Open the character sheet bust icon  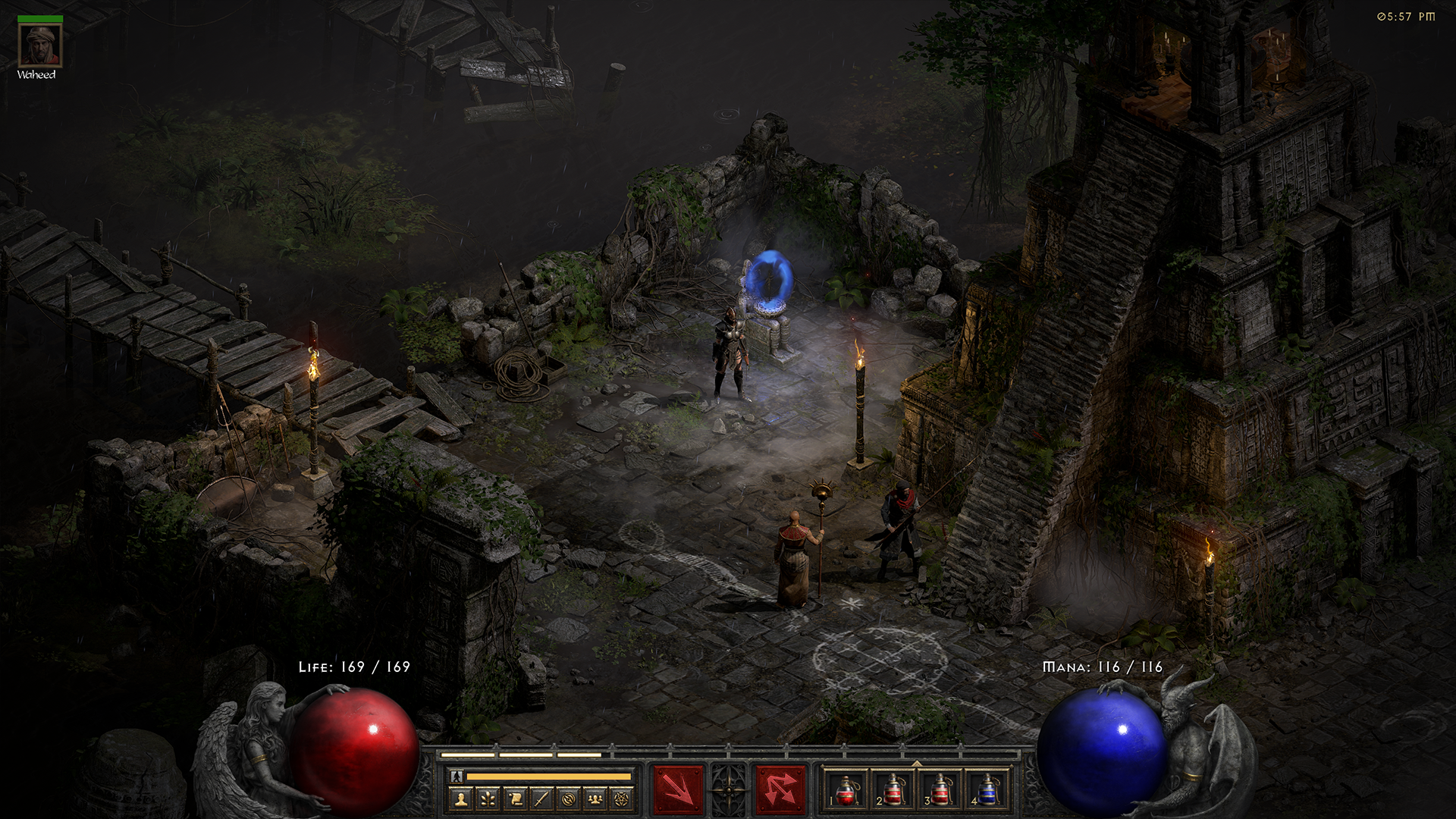461,799
